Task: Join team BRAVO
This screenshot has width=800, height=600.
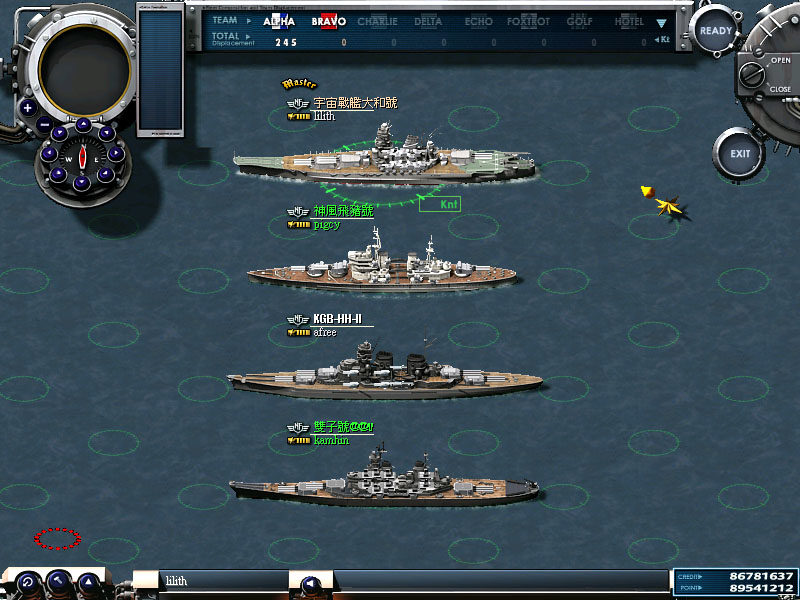Action: [x=328, y=21]
